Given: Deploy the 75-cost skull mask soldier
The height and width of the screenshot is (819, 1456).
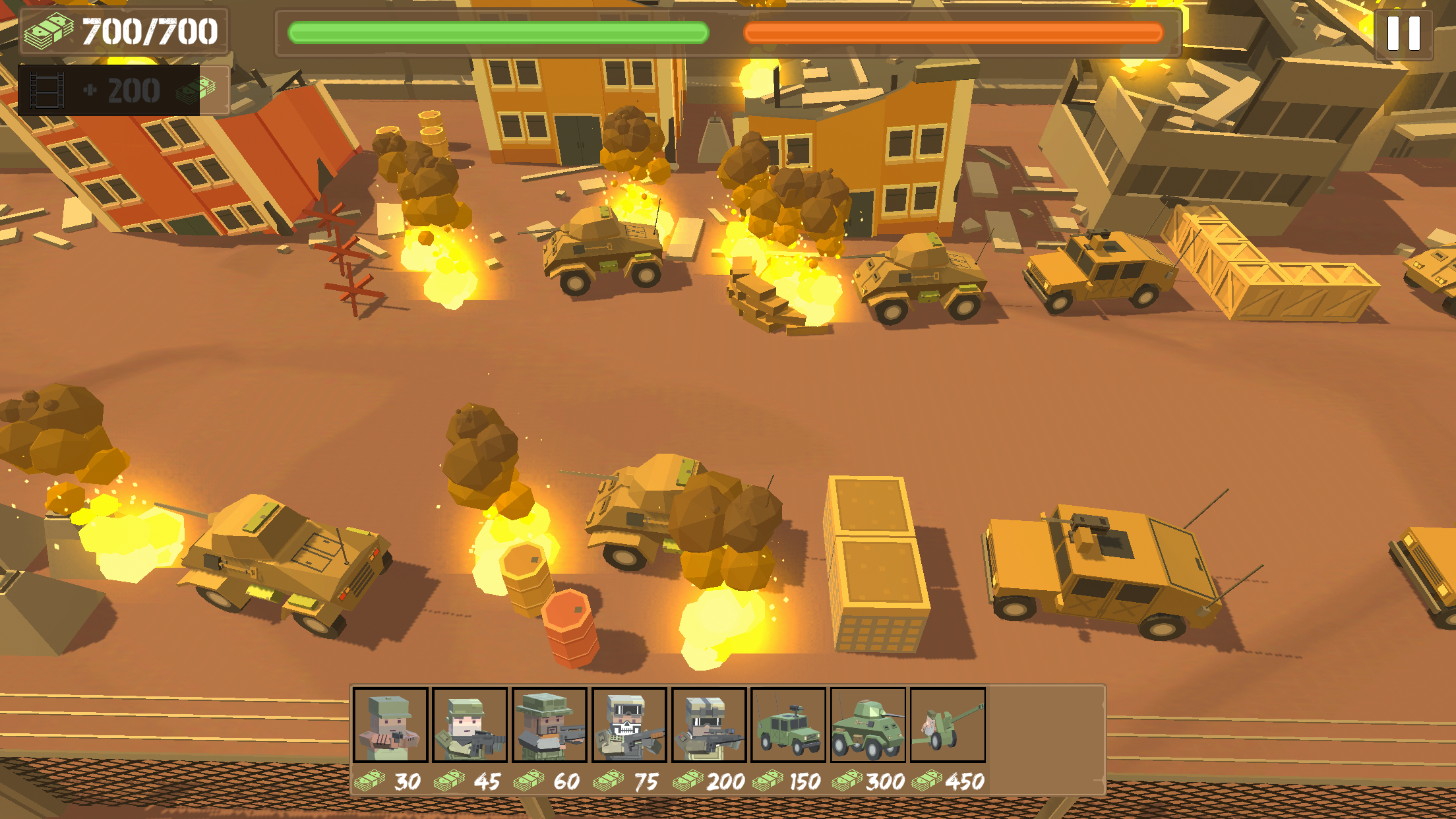Looking at the screenshot, I should pyautogui.click(x=630, y=725).
